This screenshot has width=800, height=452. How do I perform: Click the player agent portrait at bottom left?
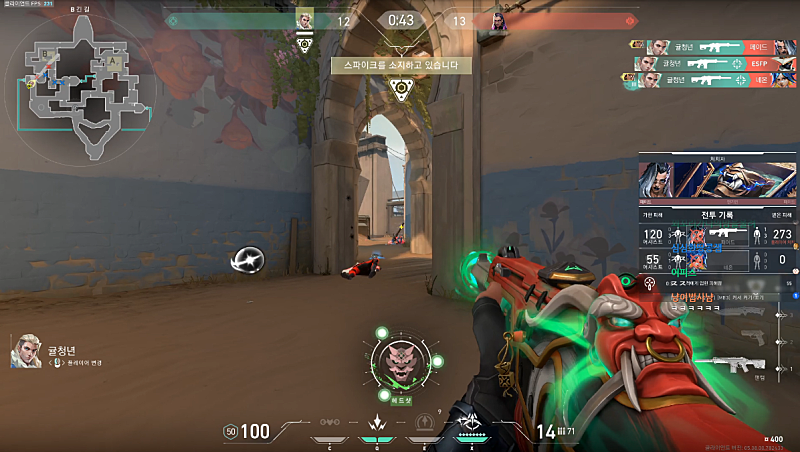[x=26, y=351]
